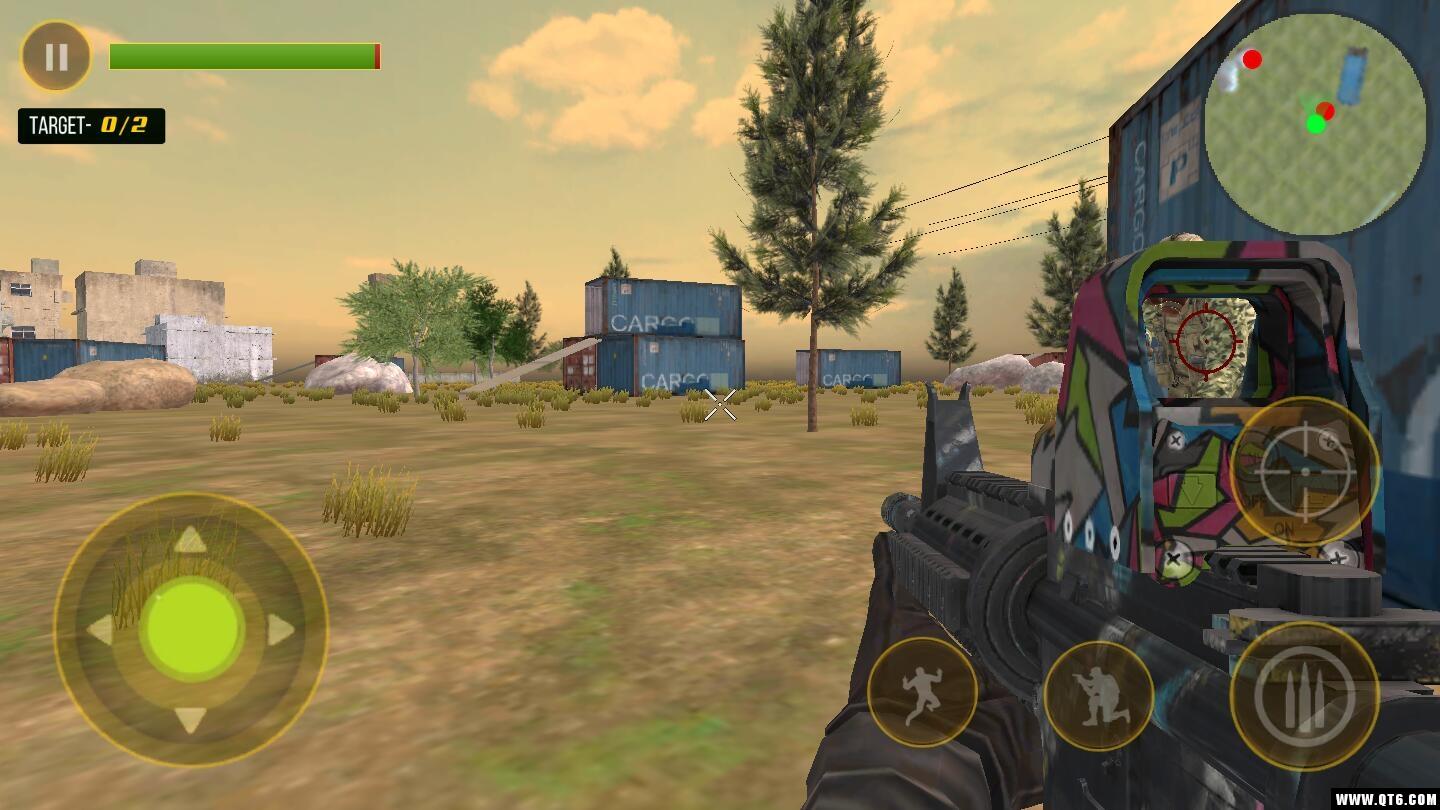The height and width of the screenshot is (810, 1440).
Task: Tap the joystick's down arrow
Action: pyautogui.click(x=190, y=719)
